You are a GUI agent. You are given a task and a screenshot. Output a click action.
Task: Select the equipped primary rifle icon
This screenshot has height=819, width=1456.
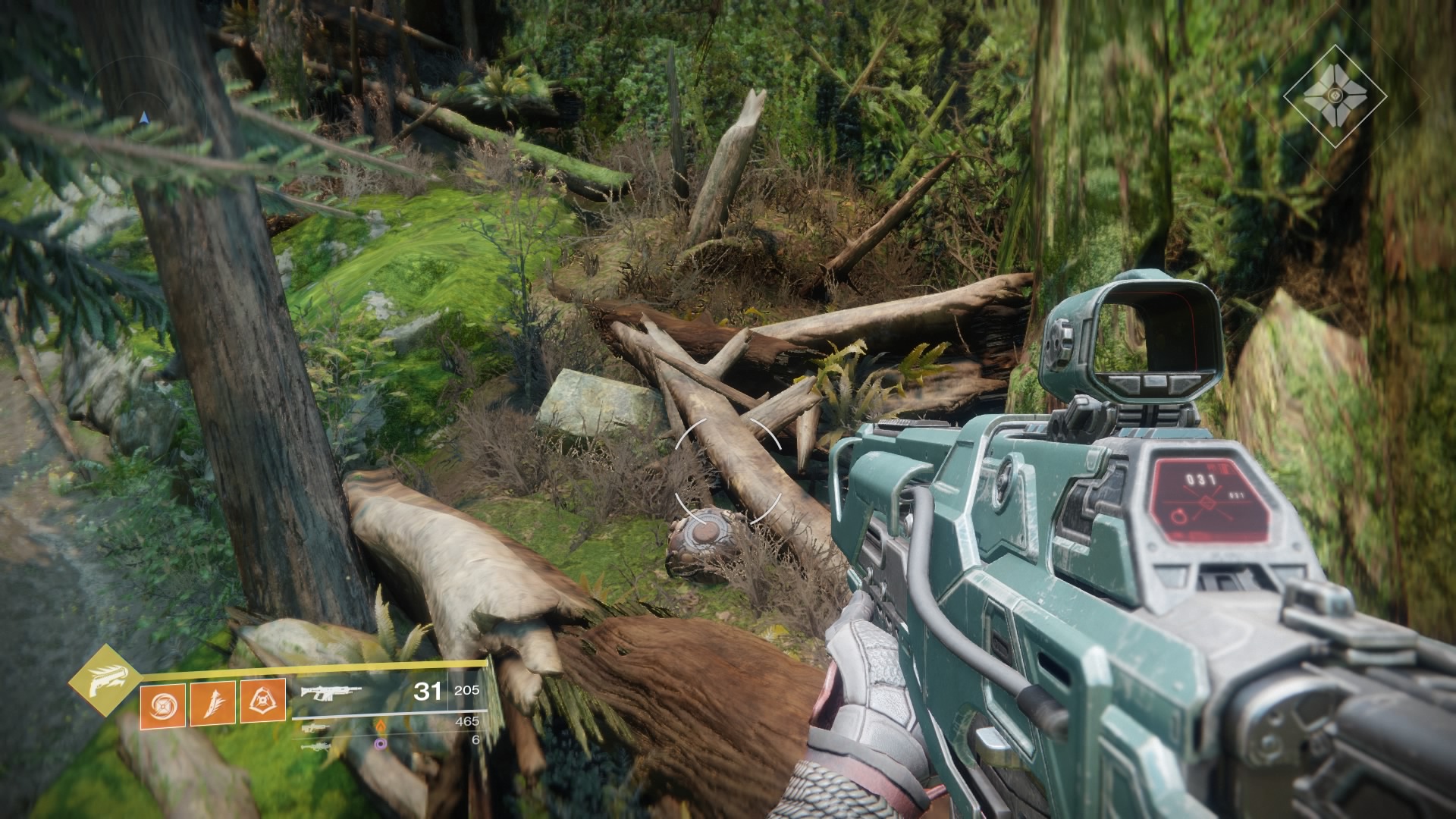tap(331, 692)
